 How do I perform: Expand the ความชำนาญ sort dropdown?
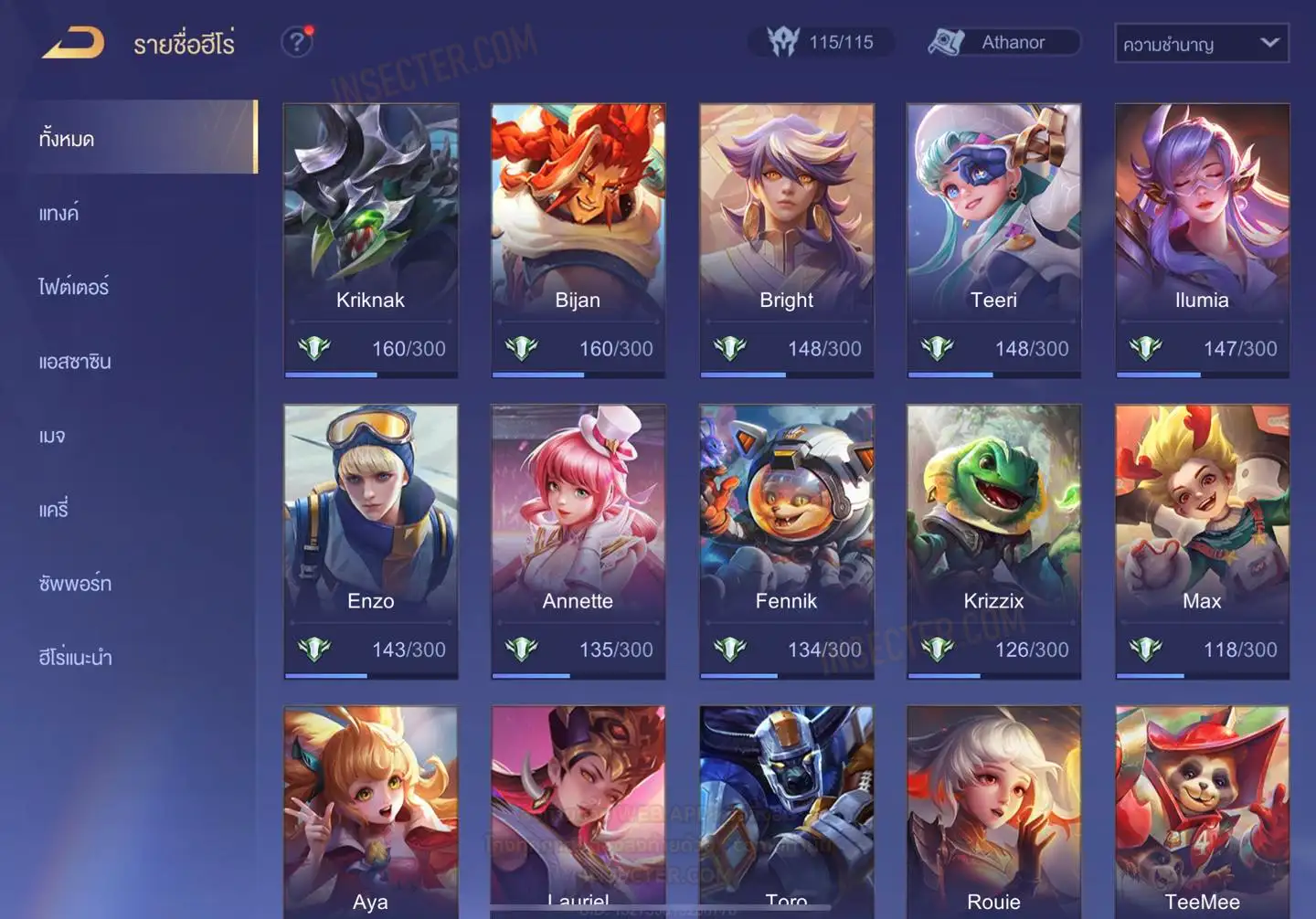(1201, 43)
